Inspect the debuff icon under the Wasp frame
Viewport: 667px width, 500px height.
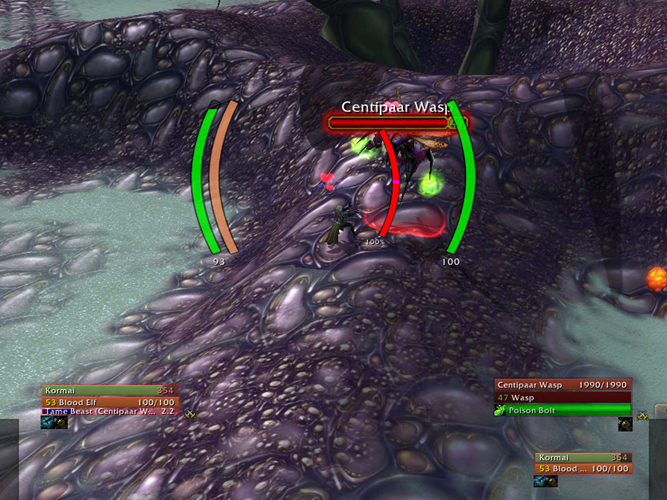(625, 424)
